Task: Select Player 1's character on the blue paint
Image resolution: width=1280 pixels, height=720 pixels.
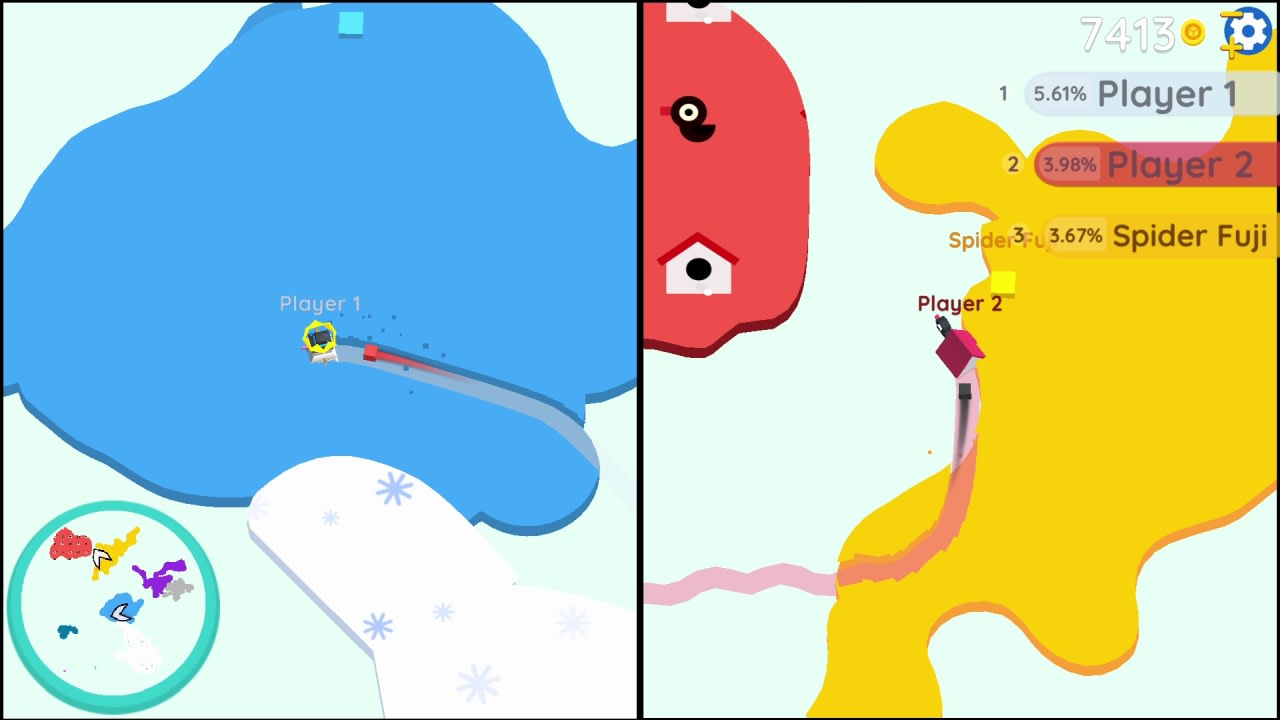Action: click(320, 340)
